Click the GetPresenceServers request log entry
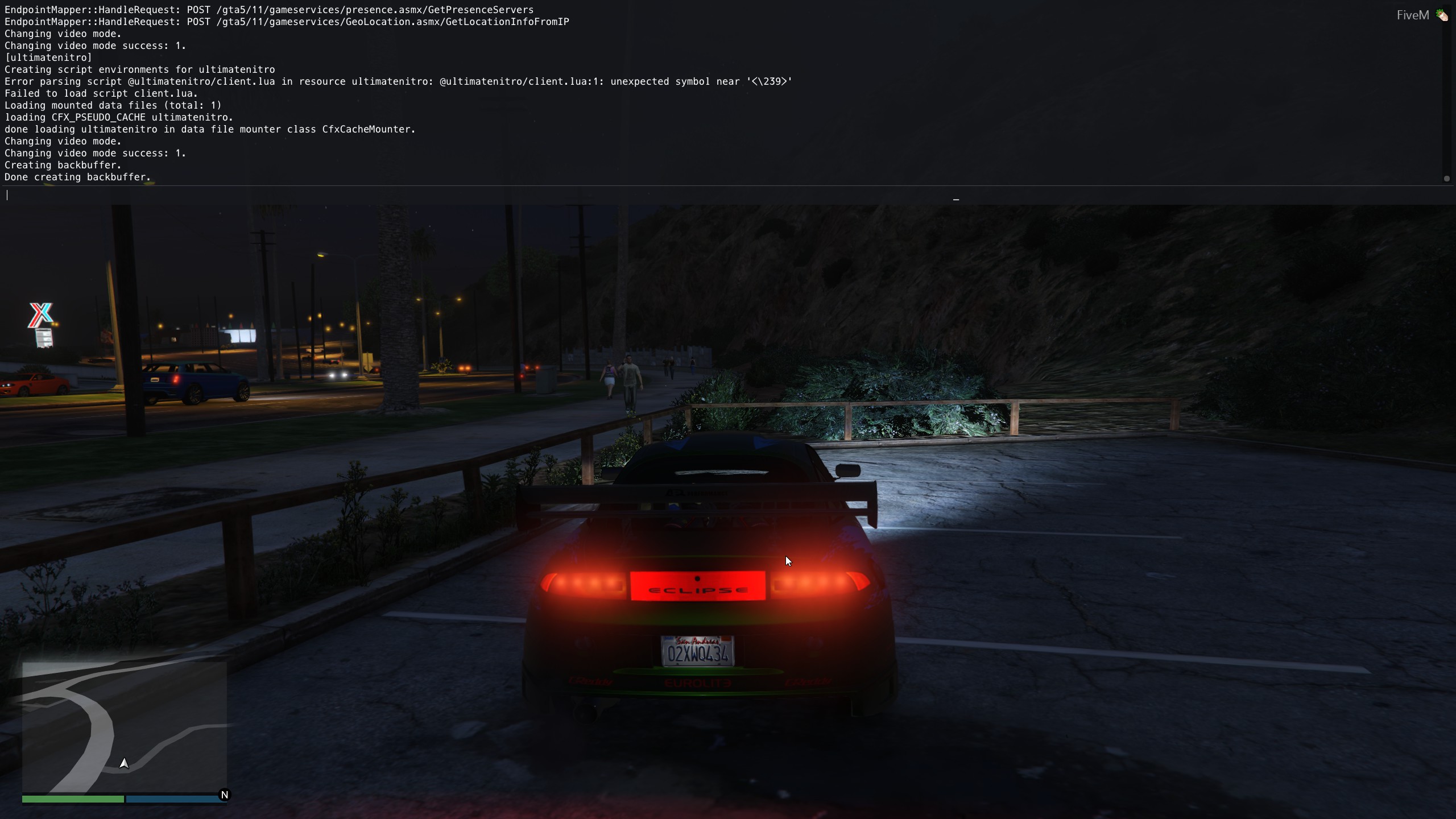Image resolution: width=1456 pixels, height=819 pixels. click(269, 9)
